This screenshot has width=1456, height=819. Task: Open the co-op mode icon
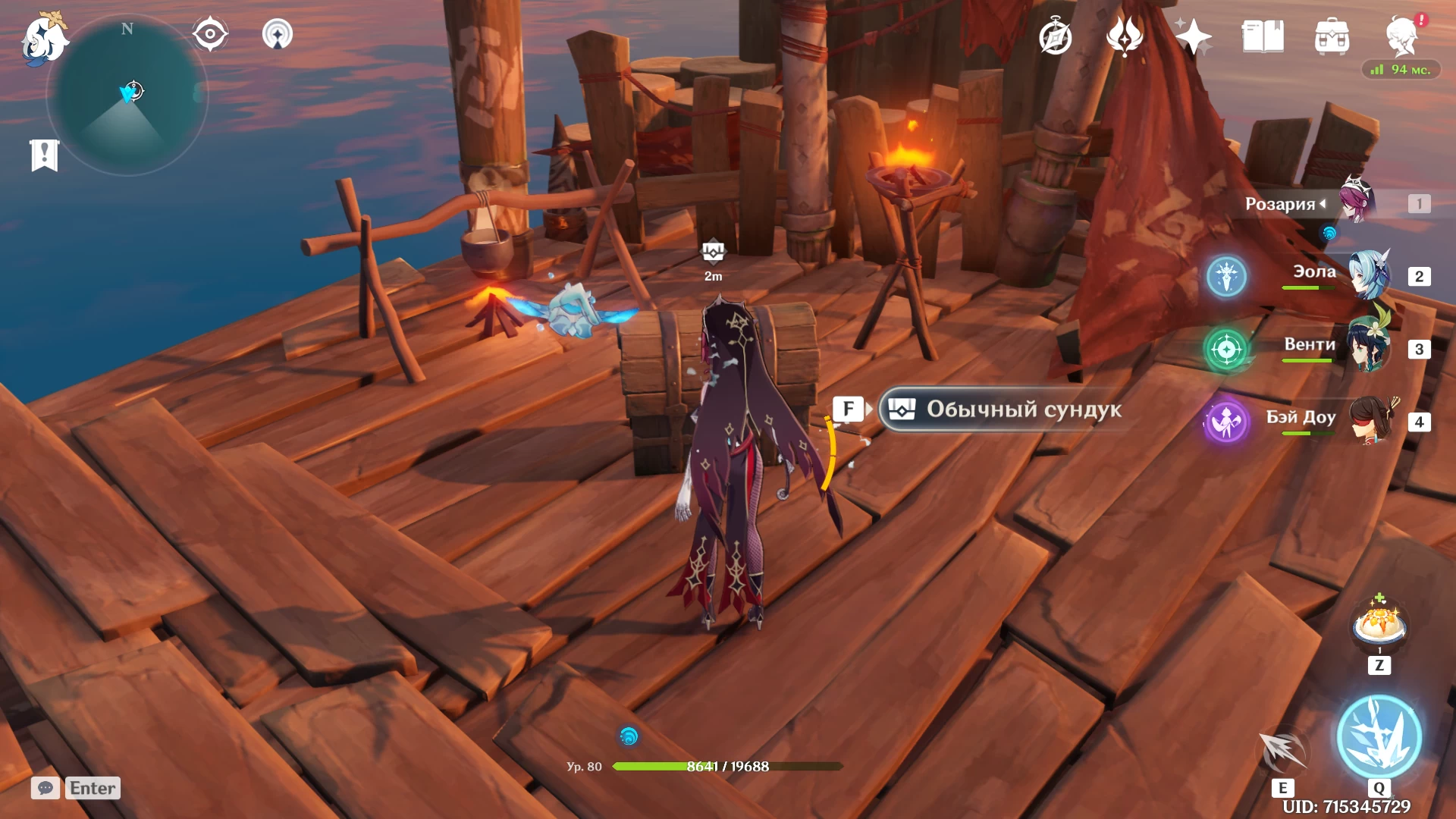(278, 34)
